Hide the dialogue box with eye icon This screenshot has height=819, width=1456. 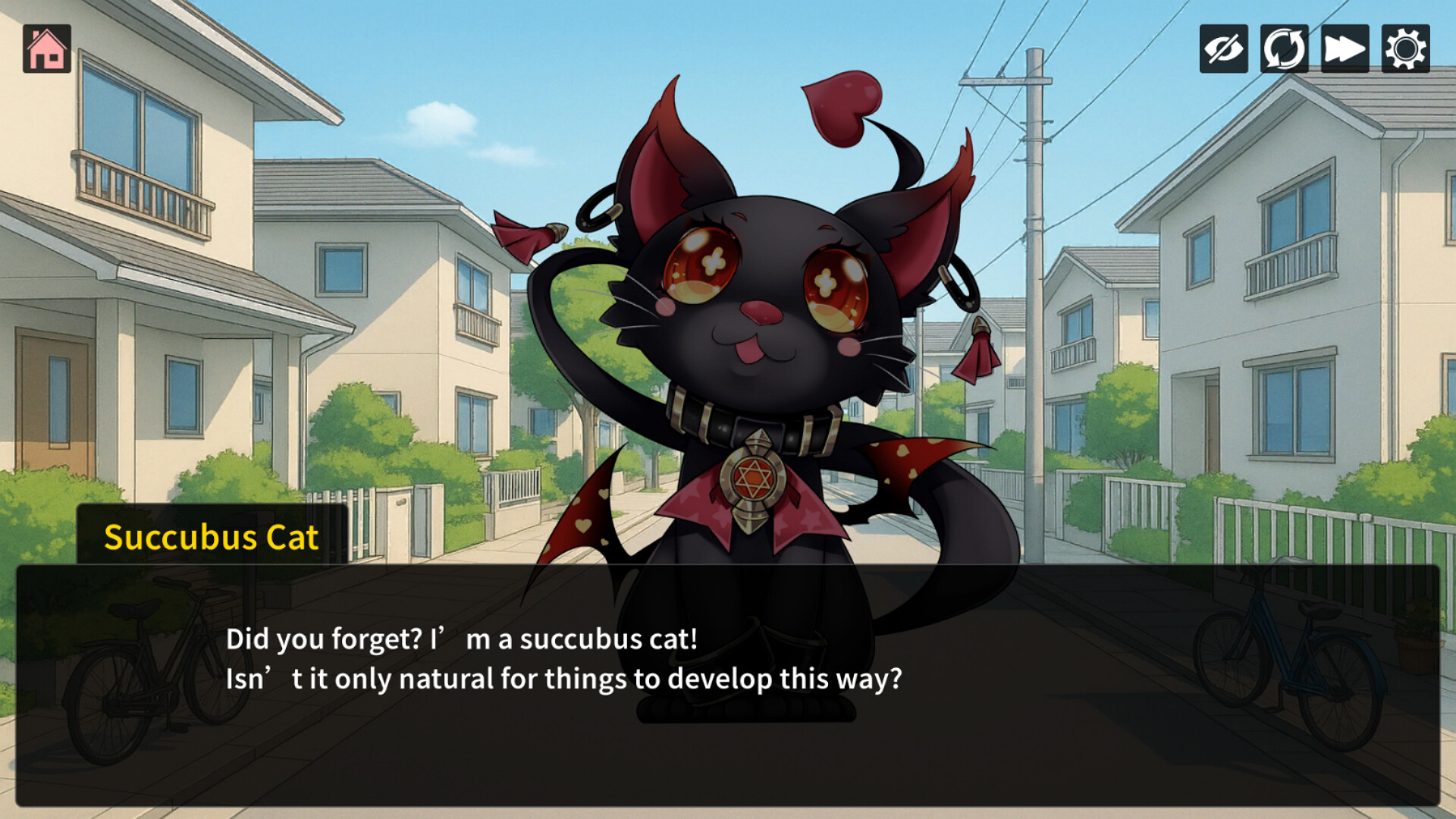1223,49
